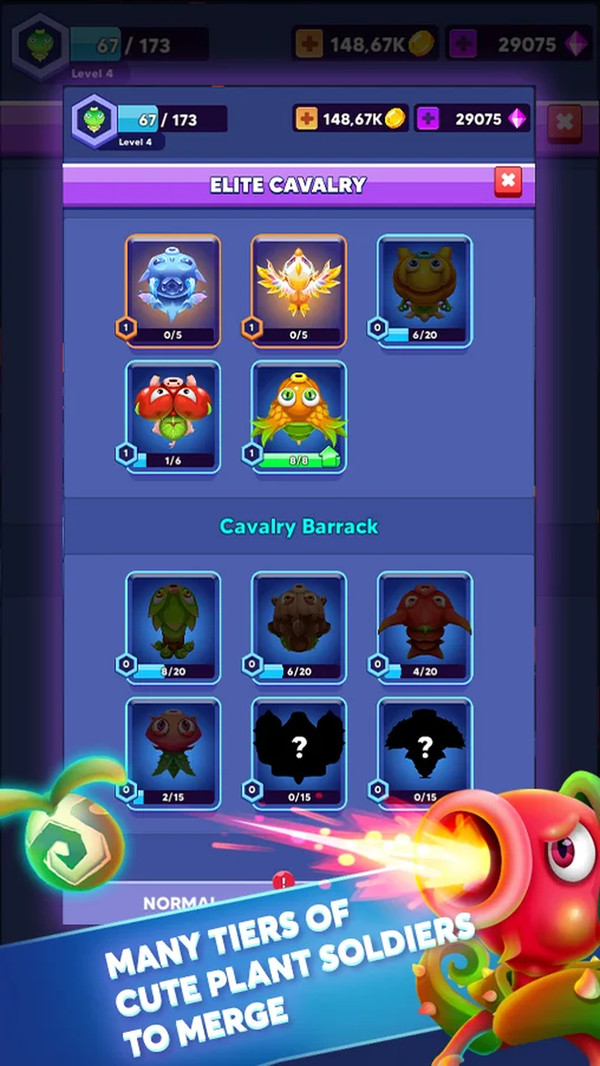
Task: Choose the golden phoenix card
Action: [299, 290]
